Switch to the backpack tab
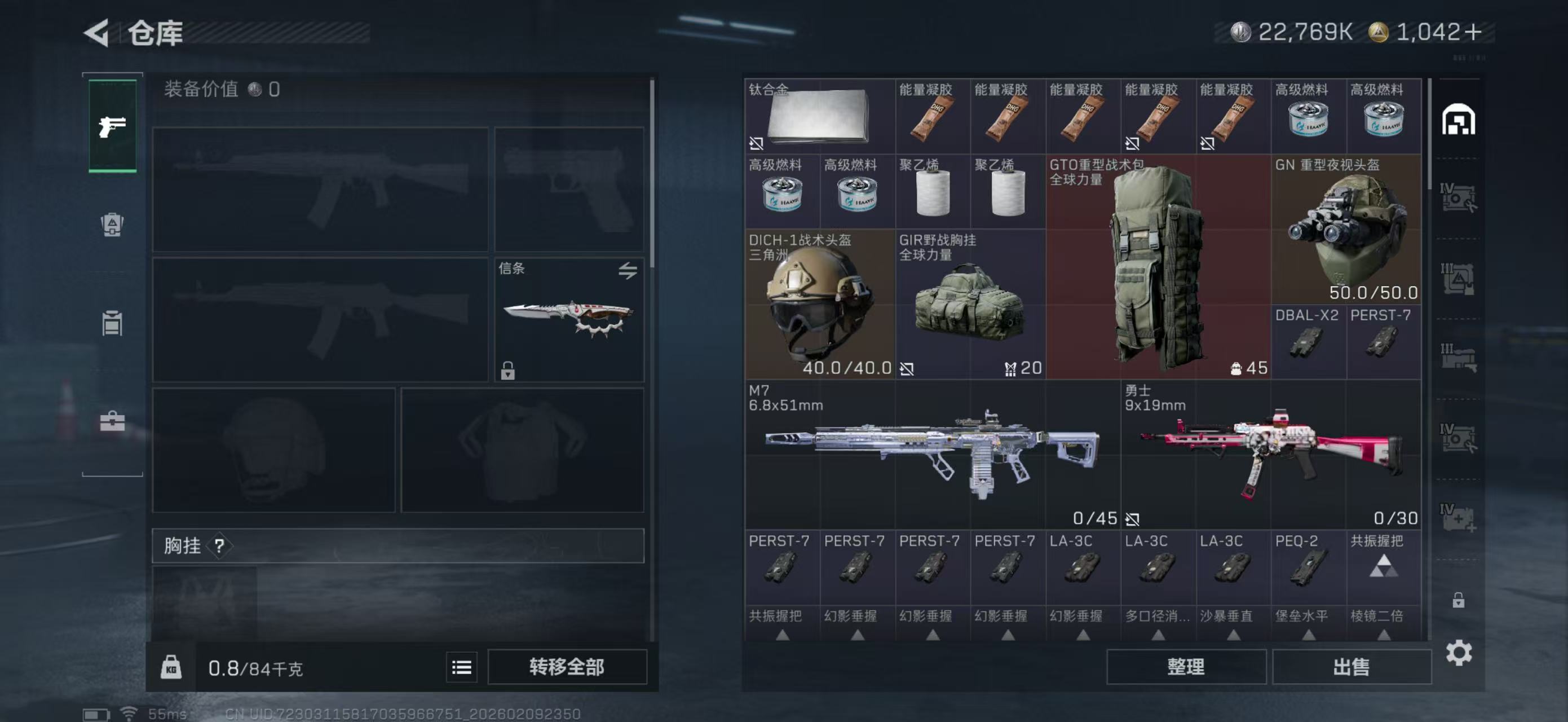 pyautogui.click(x=112, y=224)
